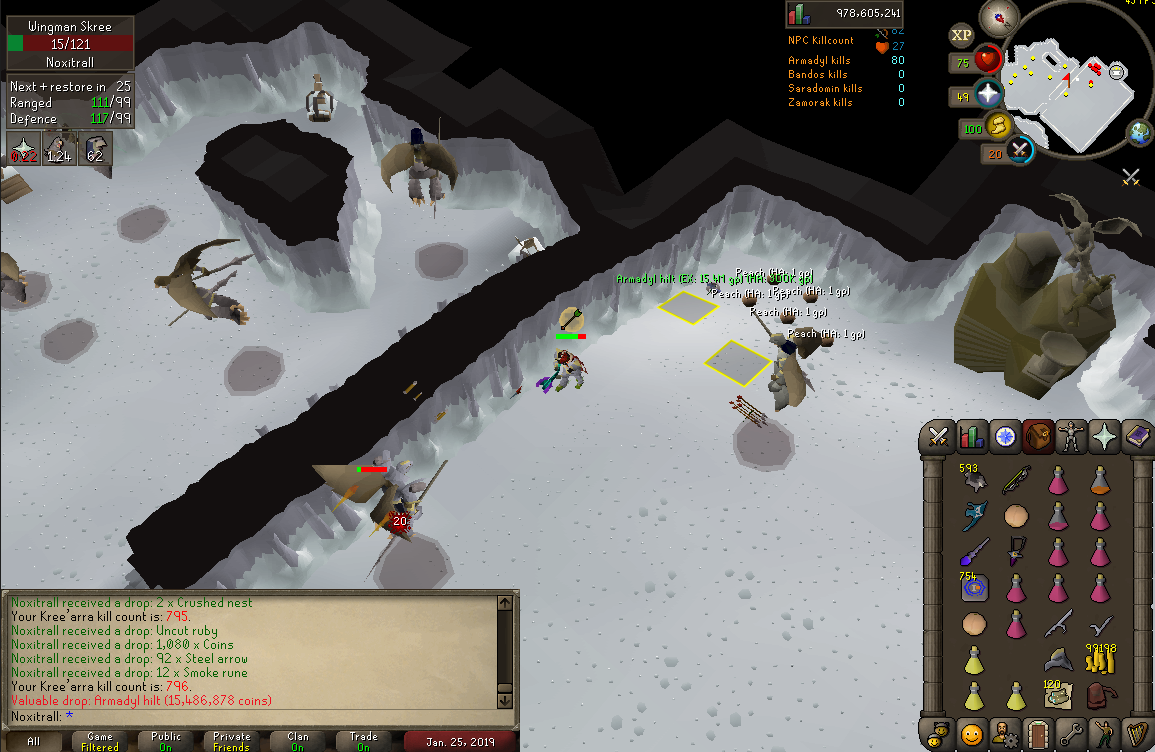The image size is (1155, 752).
Task: Switch chat filter to Game
Action: coord(99,741)
